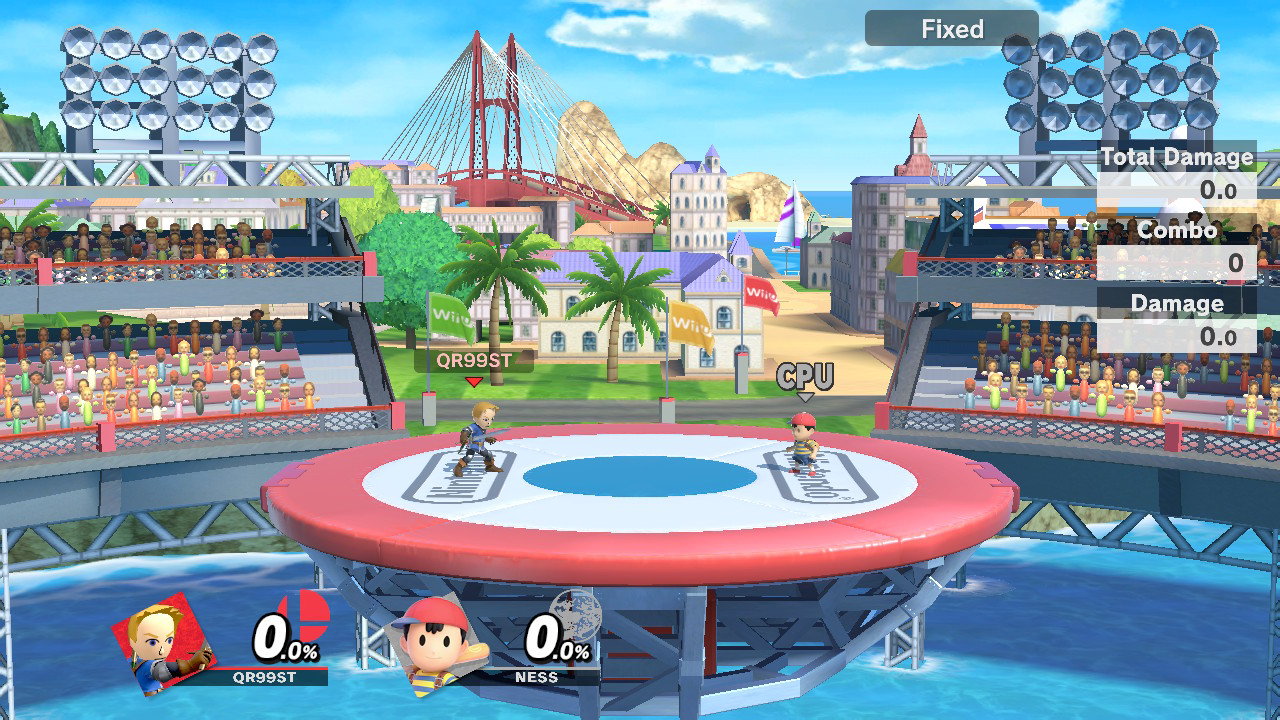Click the green QR99ST player name tag
Viewport: 1280px width, 720px height.
474,360
